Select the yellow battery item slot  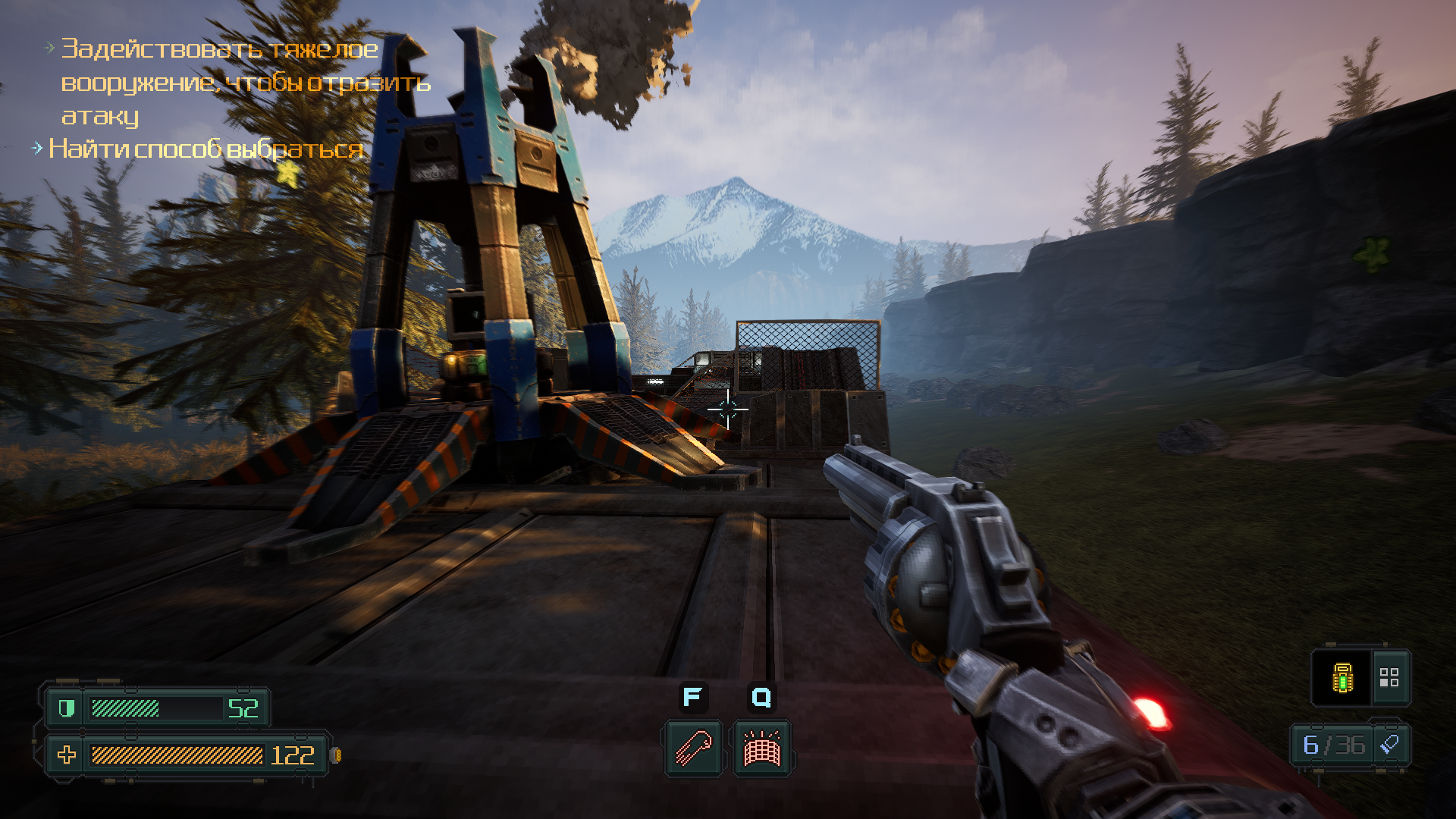[1342, 677]
